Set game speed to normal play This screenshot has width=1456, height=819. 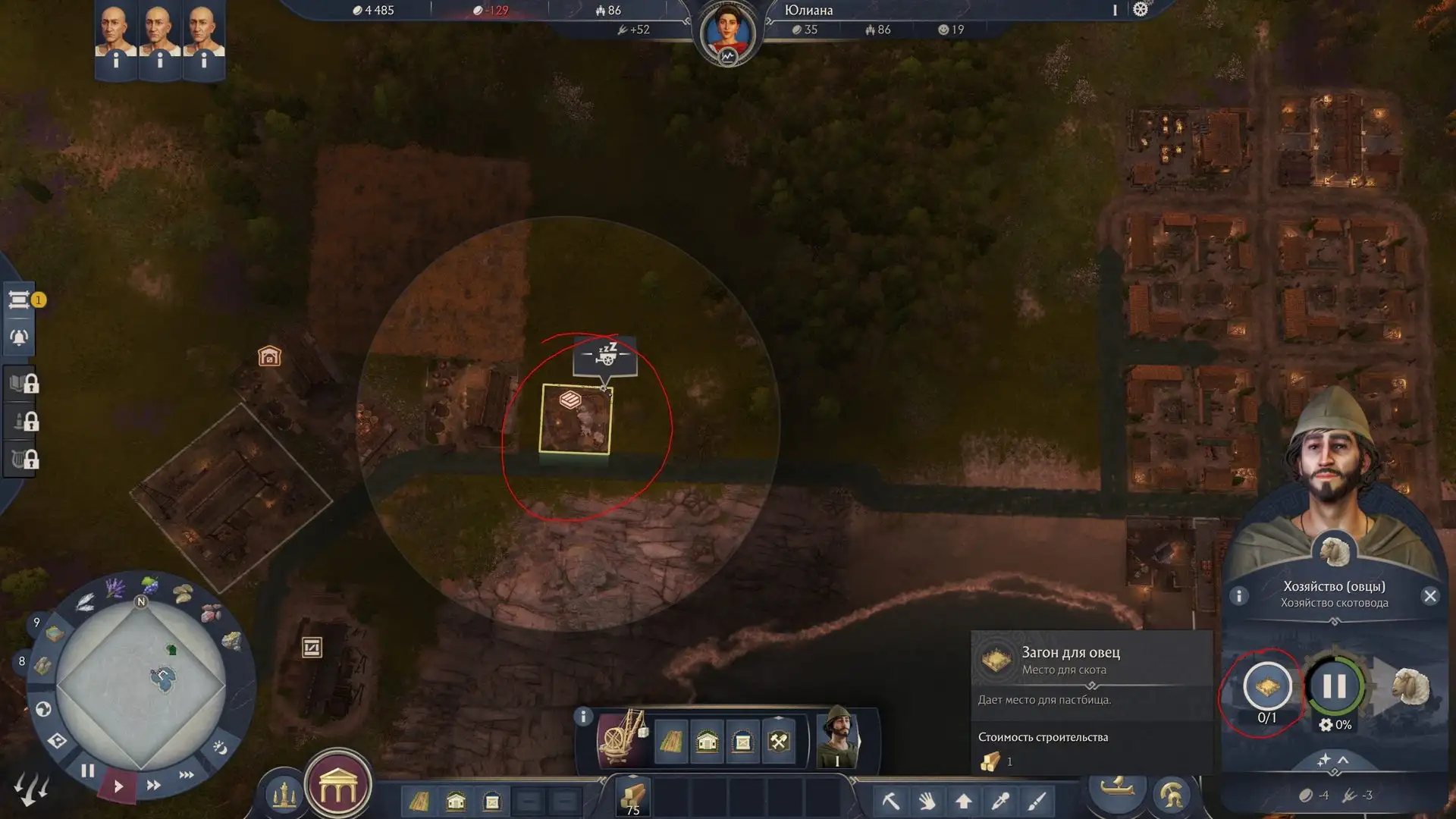[118, 786]
